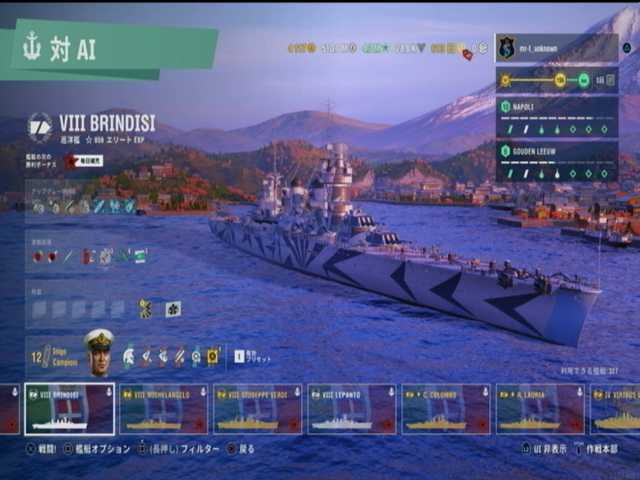This screenshot has width=640, height=480.
Task: Choose the C. Colombo ship card
Action: (445, 409)
